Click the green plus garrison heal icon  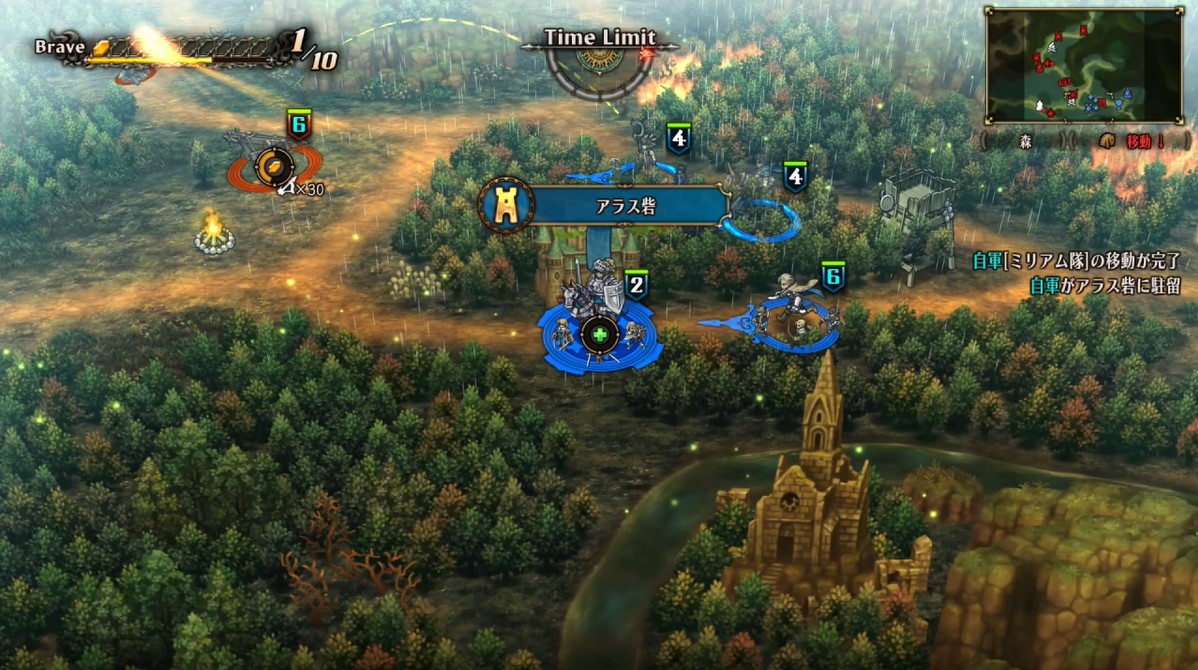click(599, 335)
